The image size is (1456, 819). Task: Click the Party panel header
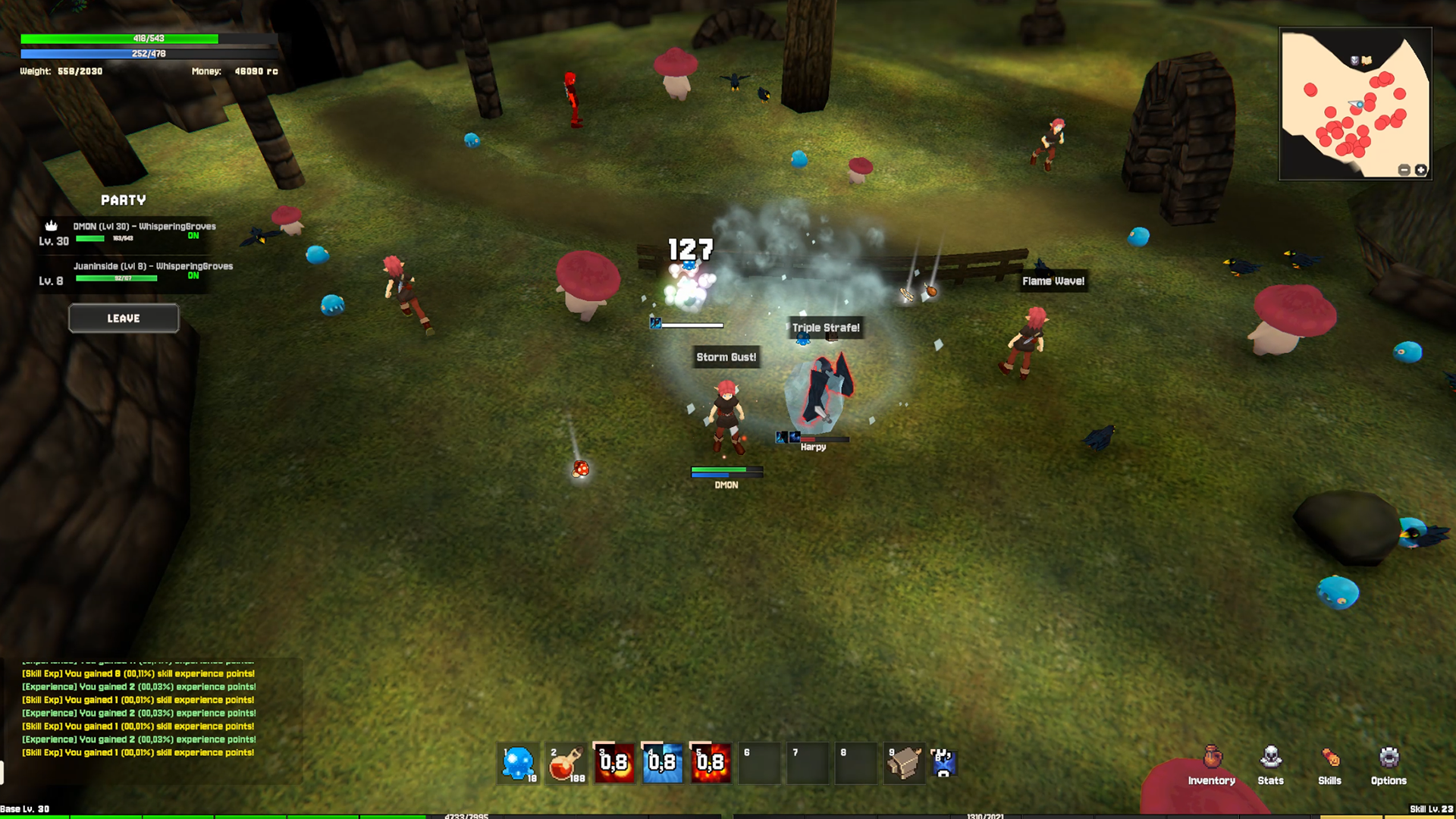[x=123, y=200]
